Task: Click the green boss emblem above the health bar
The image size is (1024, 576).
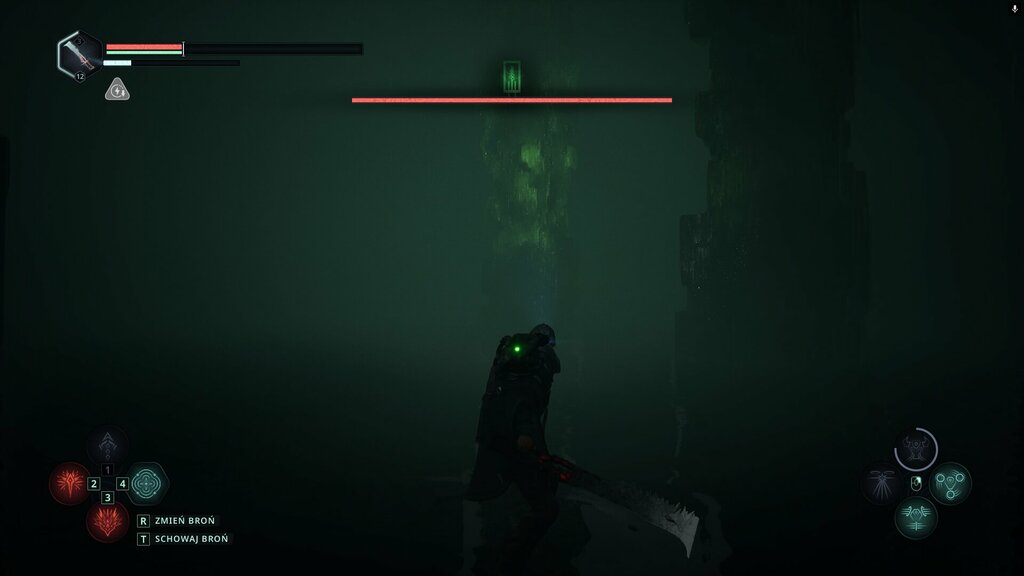Action: pos(512,76)
